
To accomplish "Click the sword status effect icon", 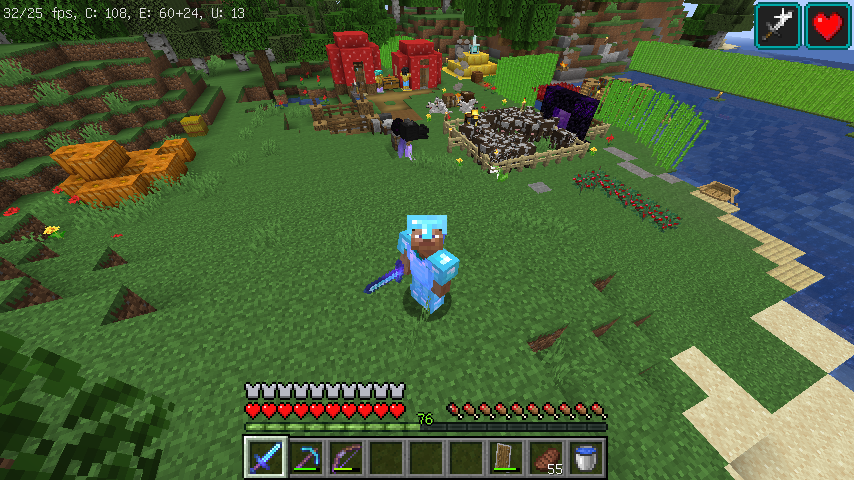I will click(x=777, y=26).
